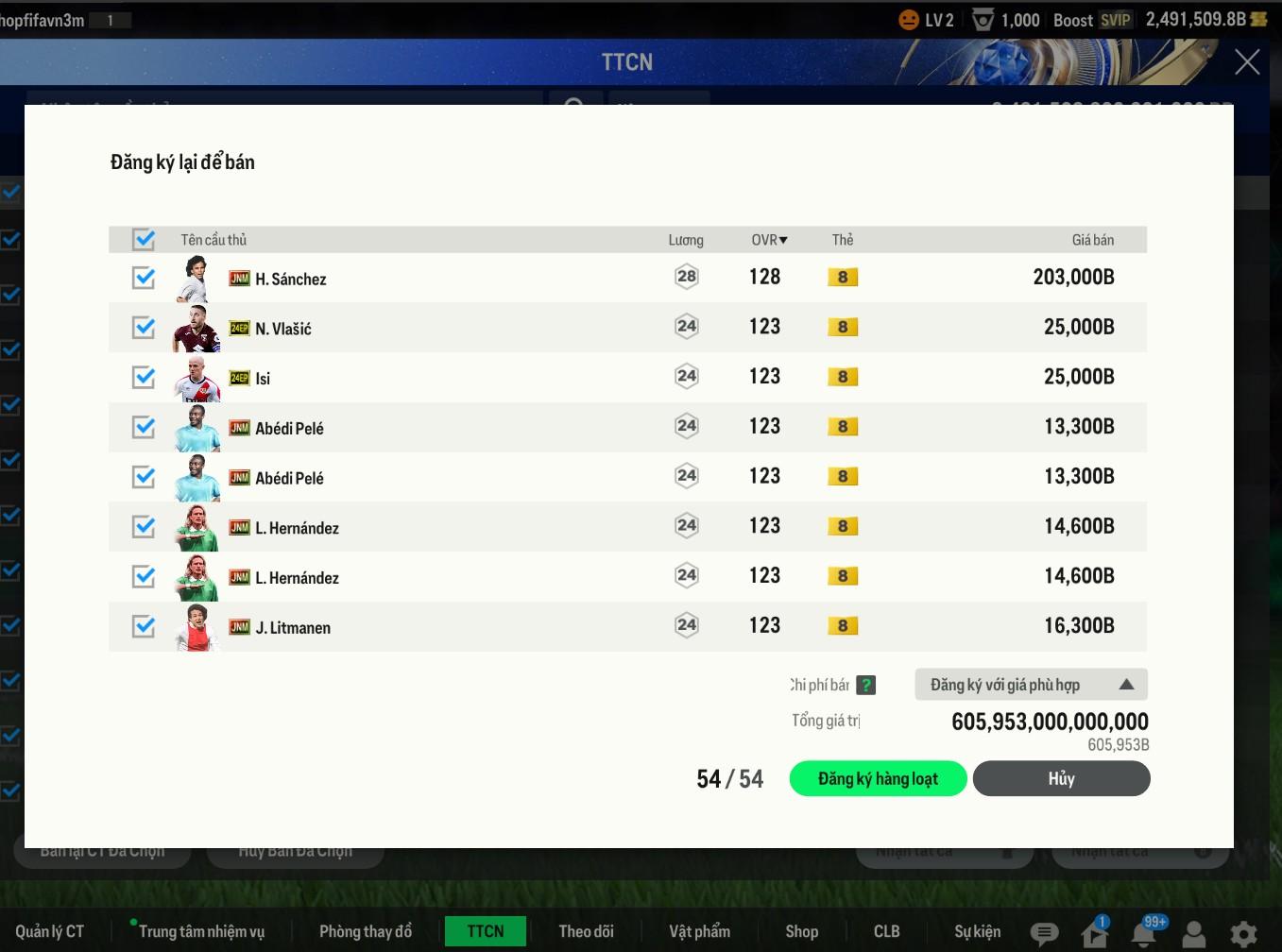The image size is (1282, 952).
Task: Close the TTCN window with the X
Action: tap(1247, 62)
